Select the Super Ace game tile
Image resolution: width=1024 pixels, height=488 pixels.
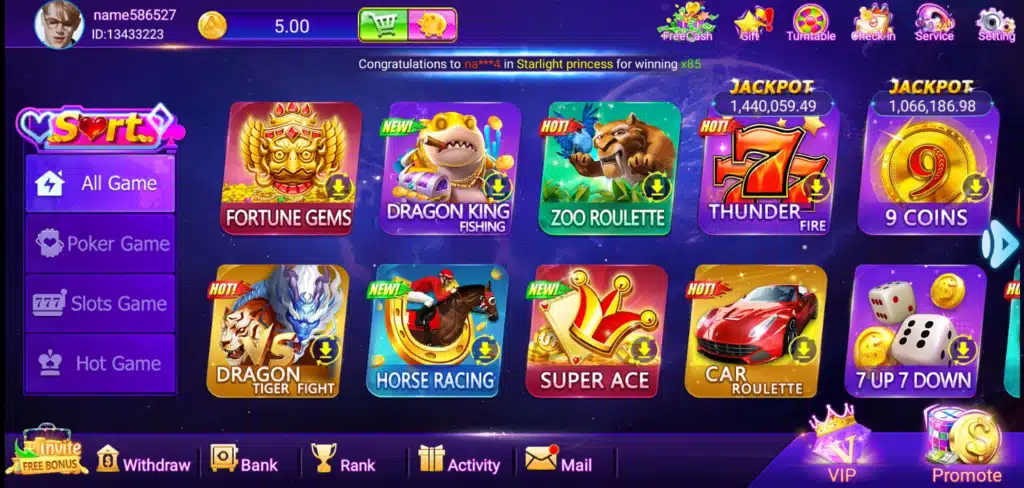(x=596, y=330)
